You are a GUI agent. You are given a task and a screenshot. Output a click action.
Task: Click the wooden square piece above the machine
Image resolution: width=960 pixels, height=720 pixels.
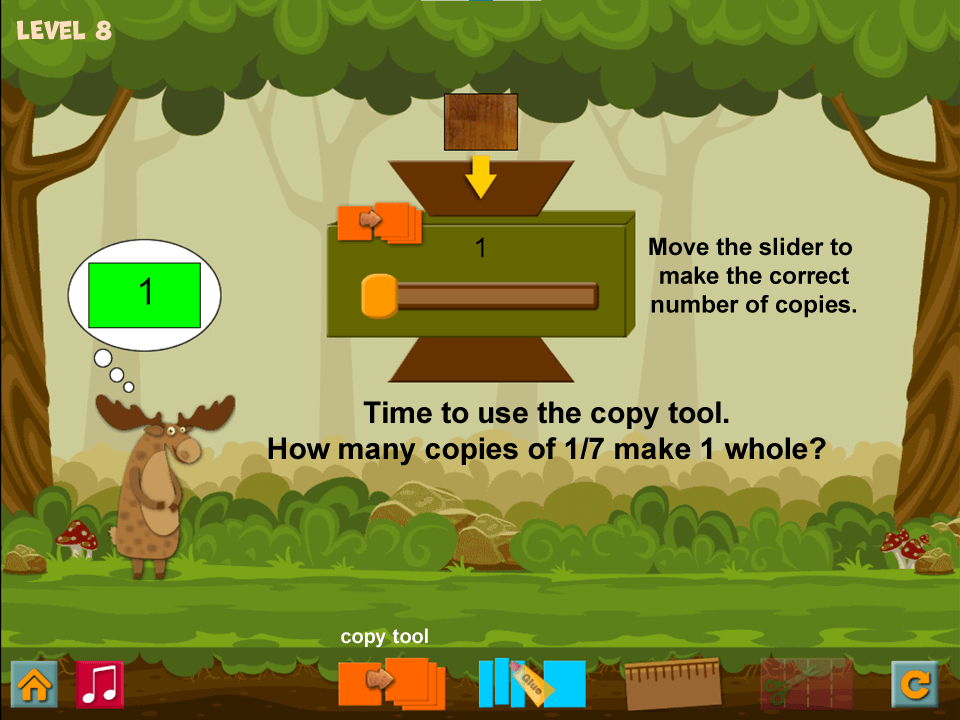(x=481, y=122)
